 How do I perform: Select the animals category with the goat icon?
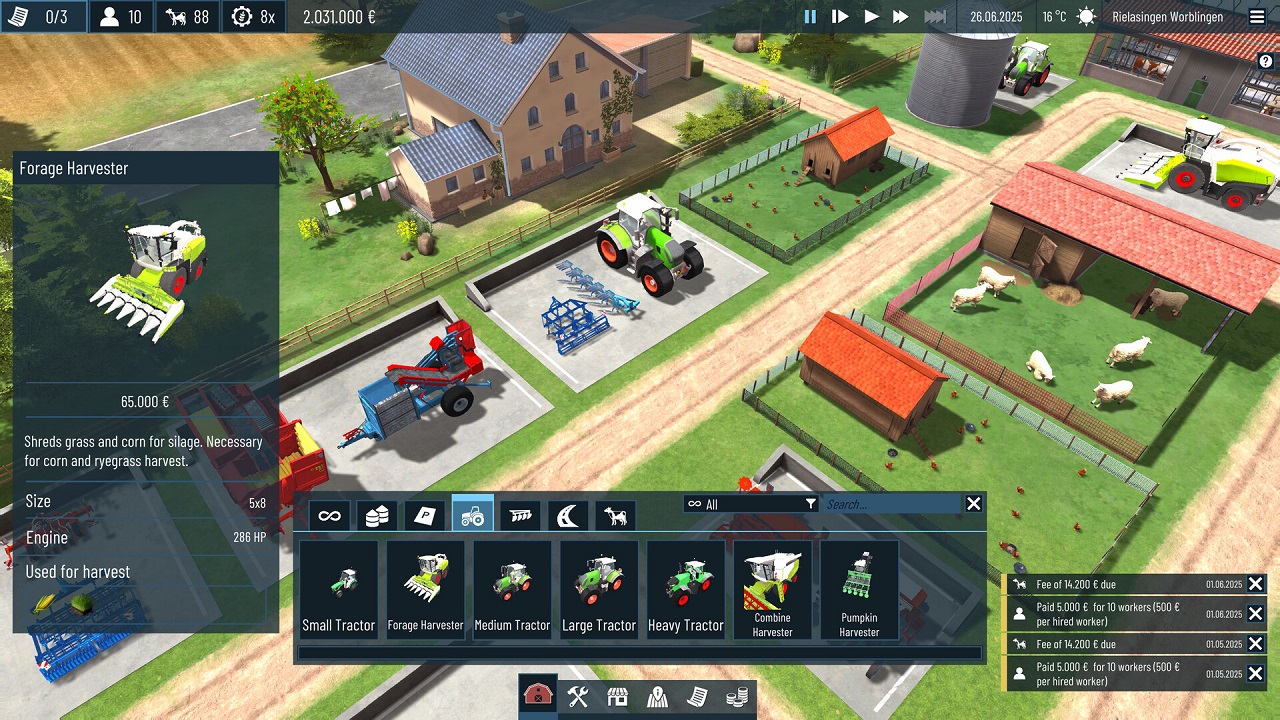pos(613,513)
